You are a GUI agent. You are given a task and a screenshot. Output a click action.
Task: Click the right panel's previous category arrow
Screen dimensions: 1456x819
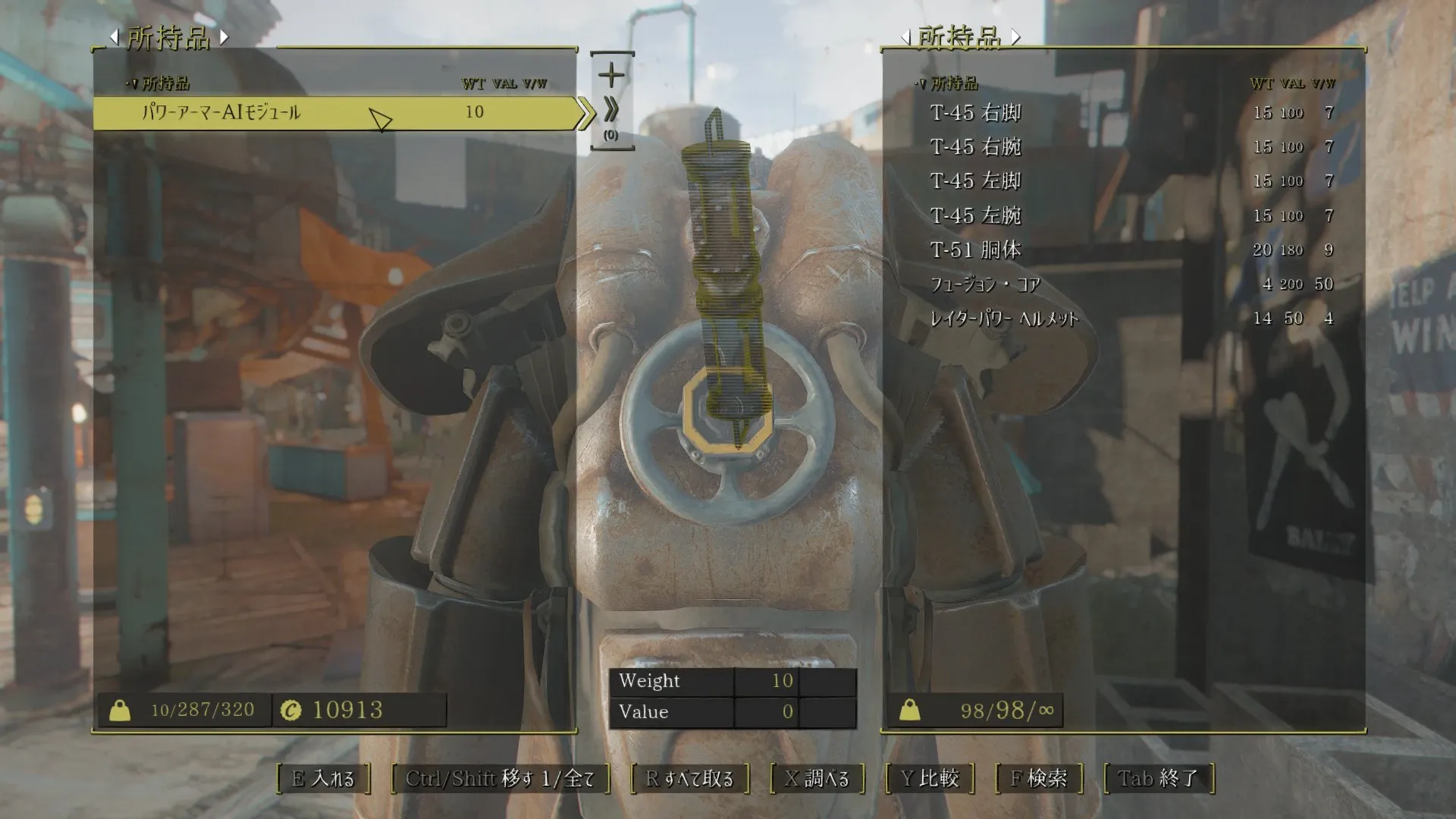[x=905, y=36]
